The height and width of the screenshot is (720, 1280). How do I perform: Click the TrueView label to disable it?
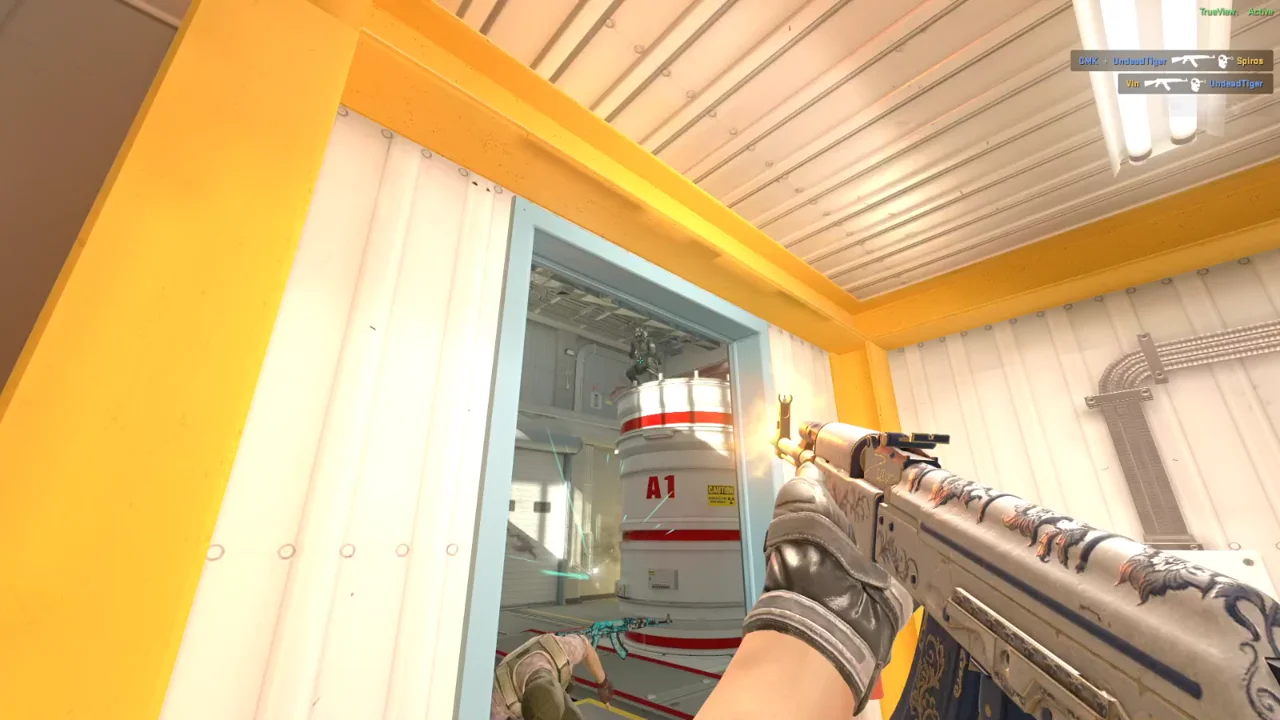click(1217, 9)
